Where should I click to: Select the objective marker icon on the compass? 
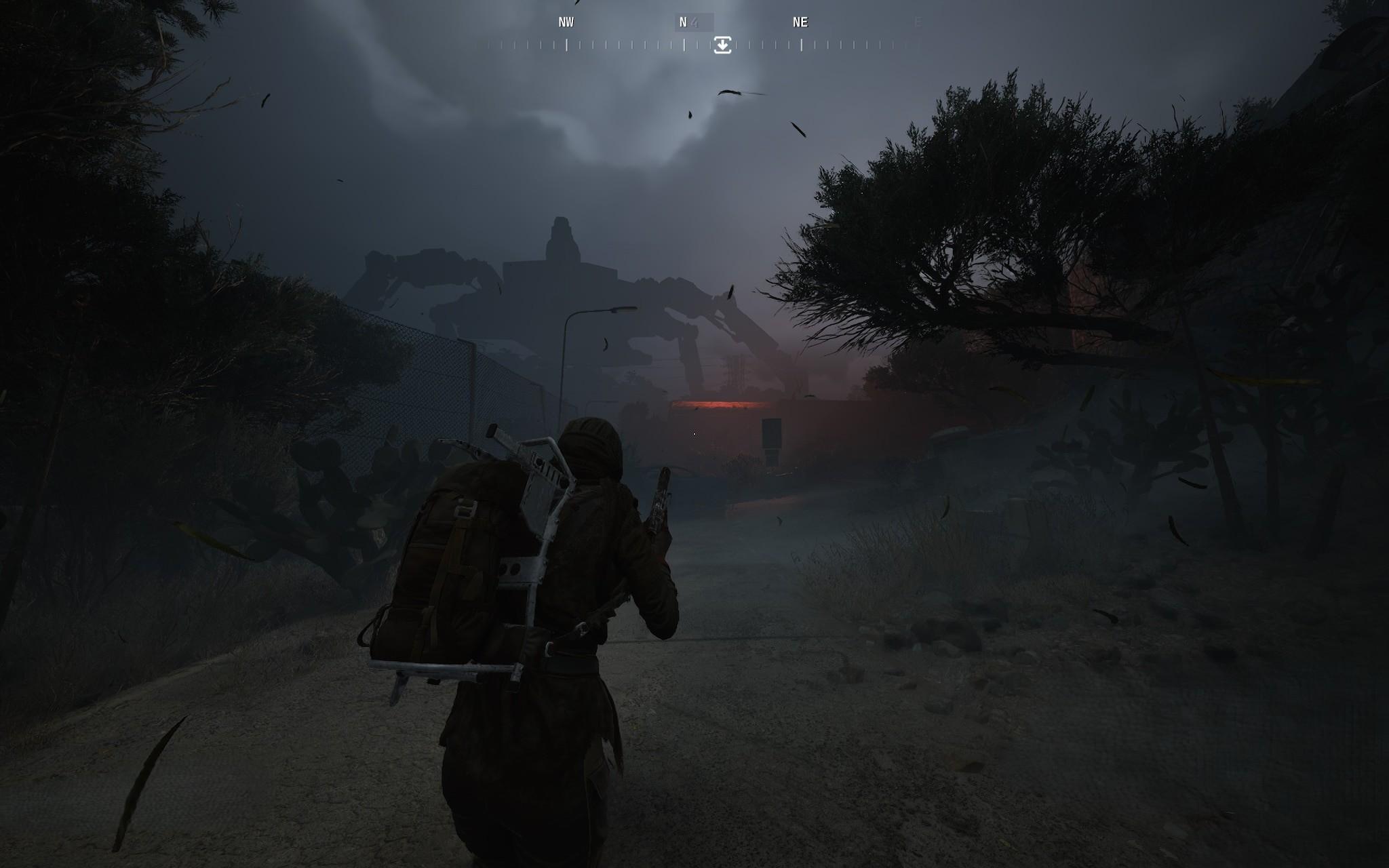pos(723,46)
